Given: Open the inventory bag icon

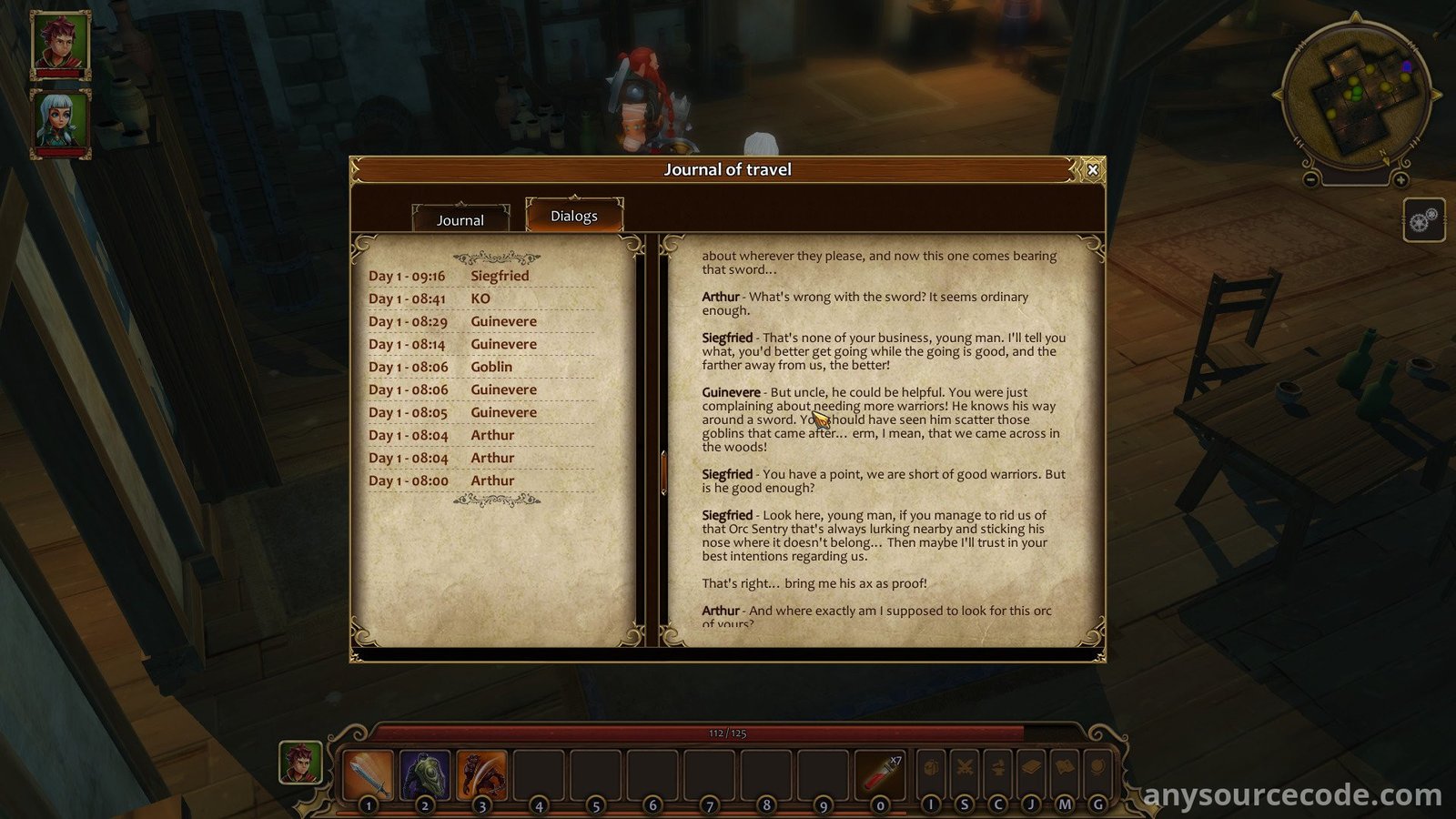Looking at the screenshot, I should (930, 769).
